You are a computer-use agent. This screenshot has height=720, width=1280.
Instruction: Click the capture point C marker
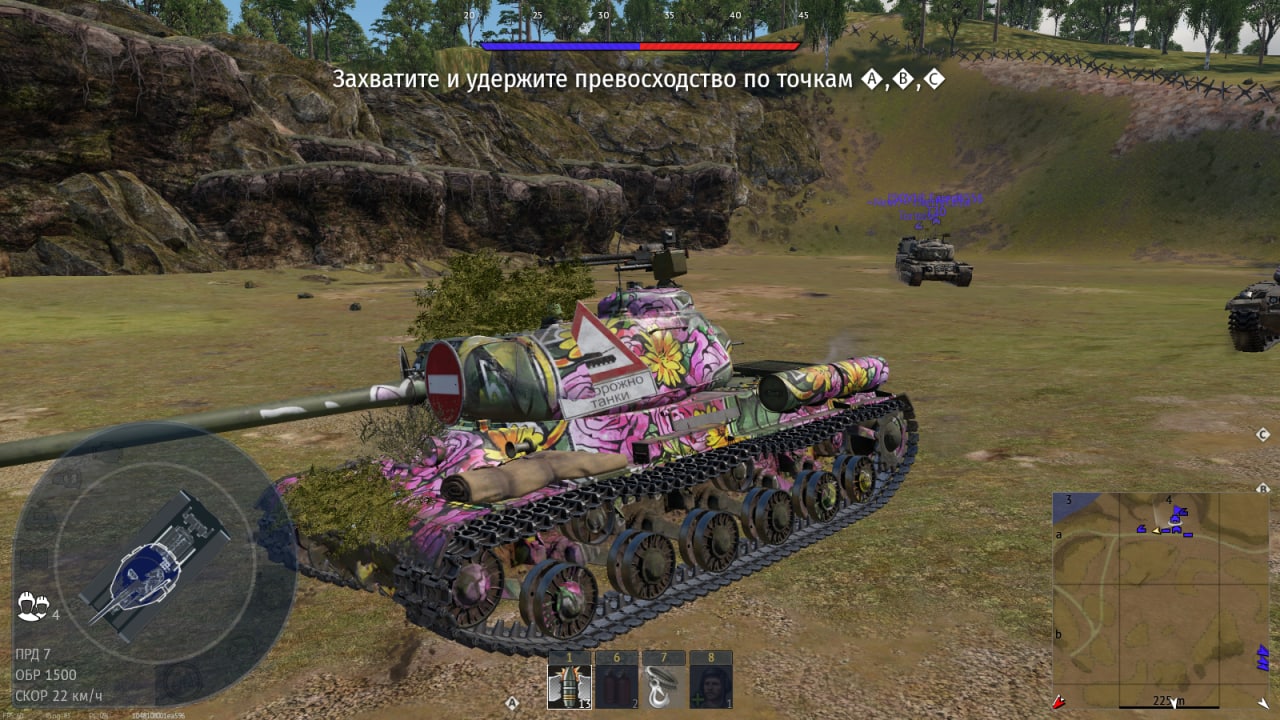(x=1262, y=434)
